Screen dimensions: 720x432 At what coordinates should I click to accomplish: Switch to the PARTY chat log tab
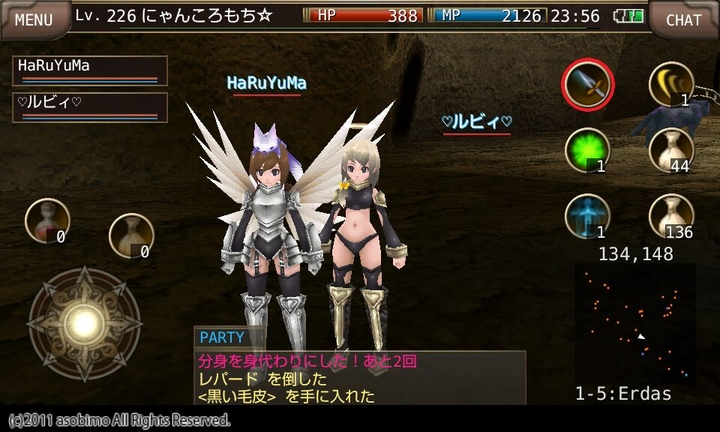221,338
